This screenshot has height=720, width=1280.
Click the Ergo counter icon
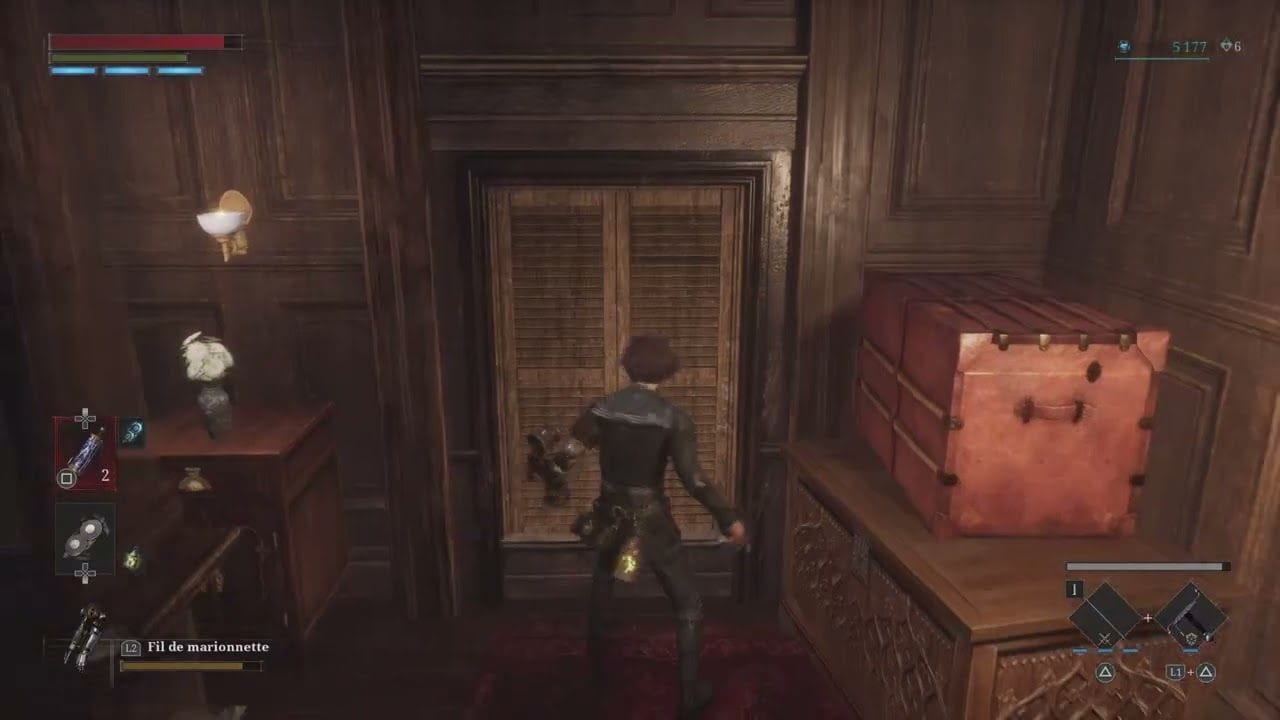pyautogui.click(x=1124, y=46)
